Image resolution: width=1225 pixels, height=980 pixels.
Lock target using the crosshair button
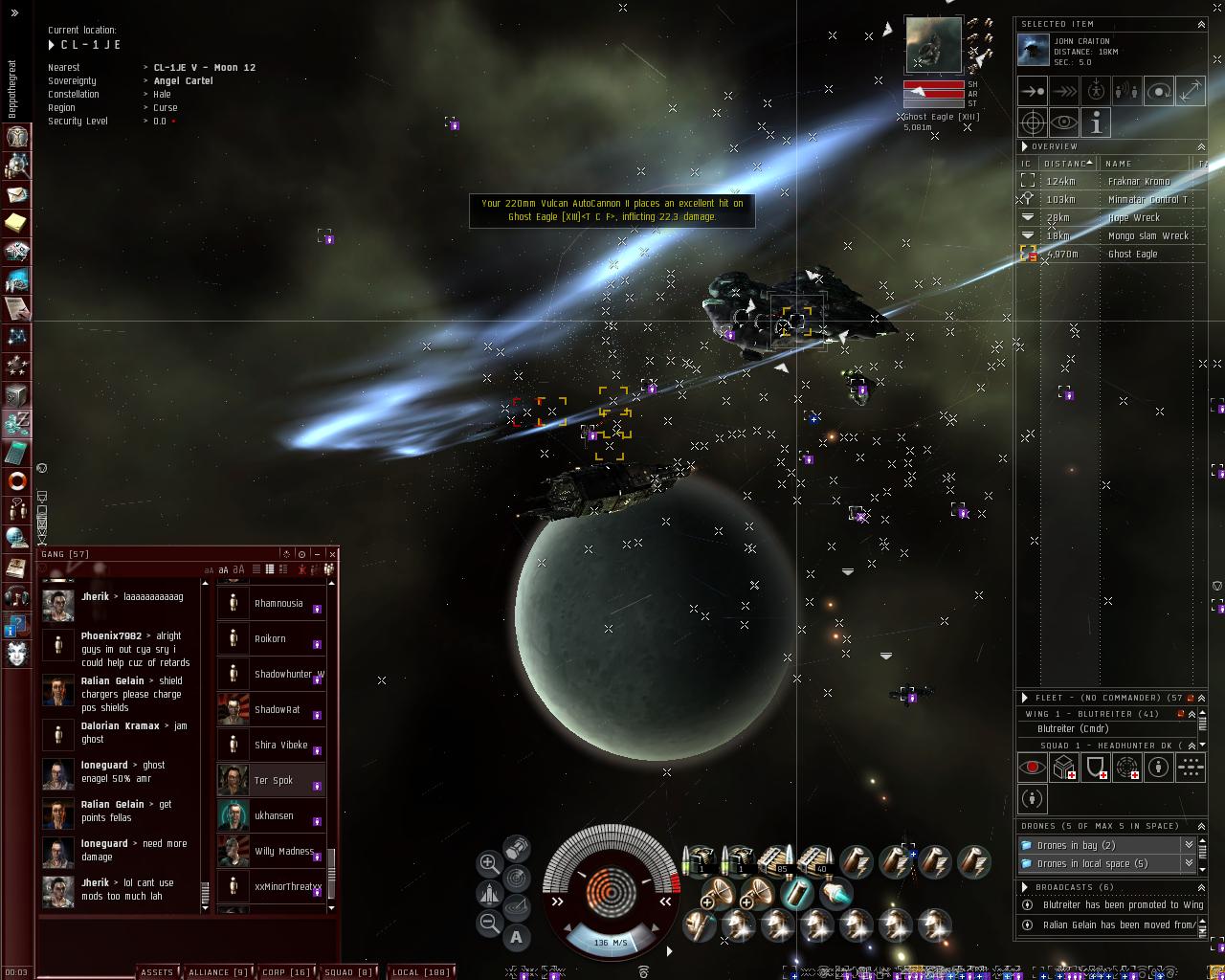[1033, 122]
